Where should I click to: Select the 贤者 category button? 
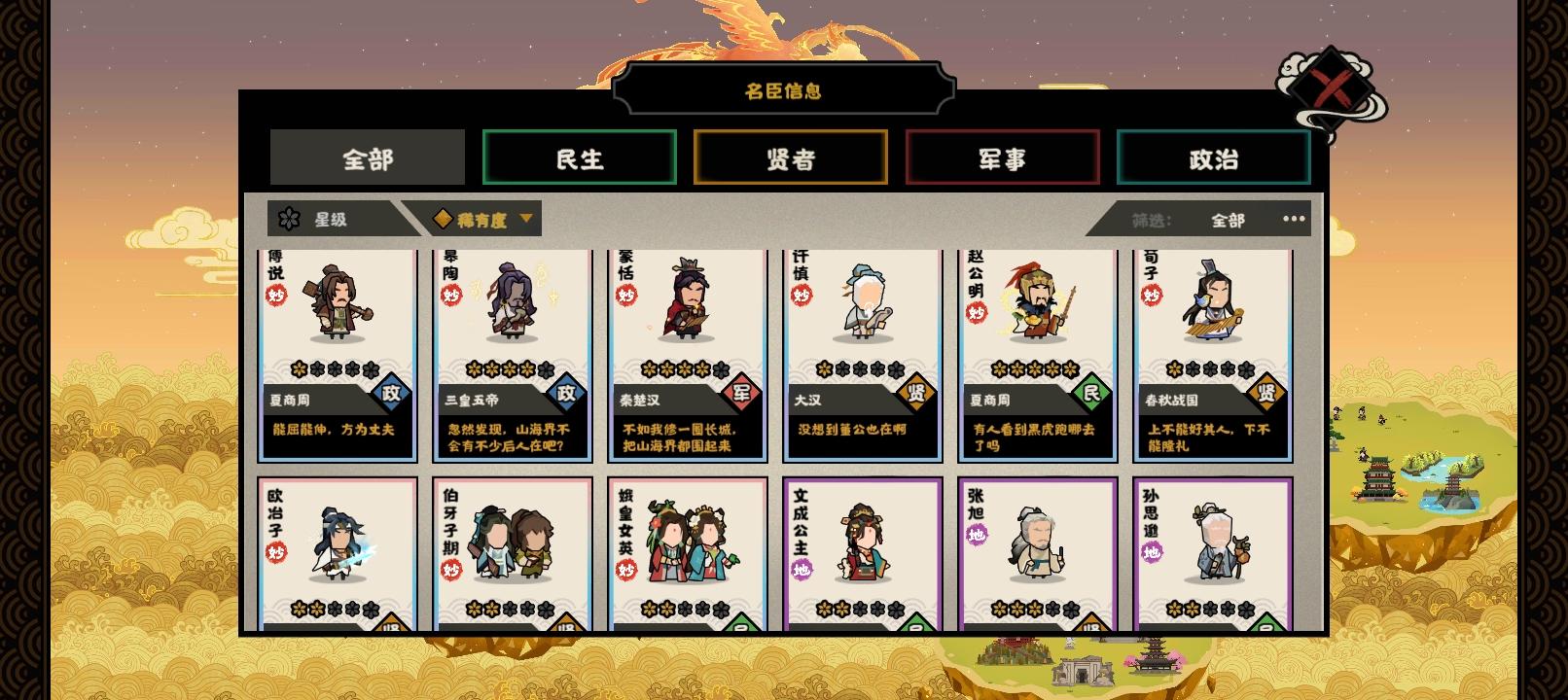pos(791,157)
